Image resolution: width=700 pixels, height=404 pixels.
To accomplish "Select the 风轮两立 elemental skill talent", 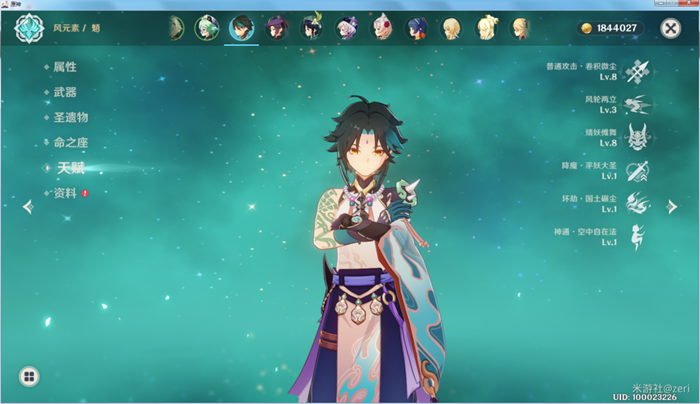I will (x=637, y=103).
